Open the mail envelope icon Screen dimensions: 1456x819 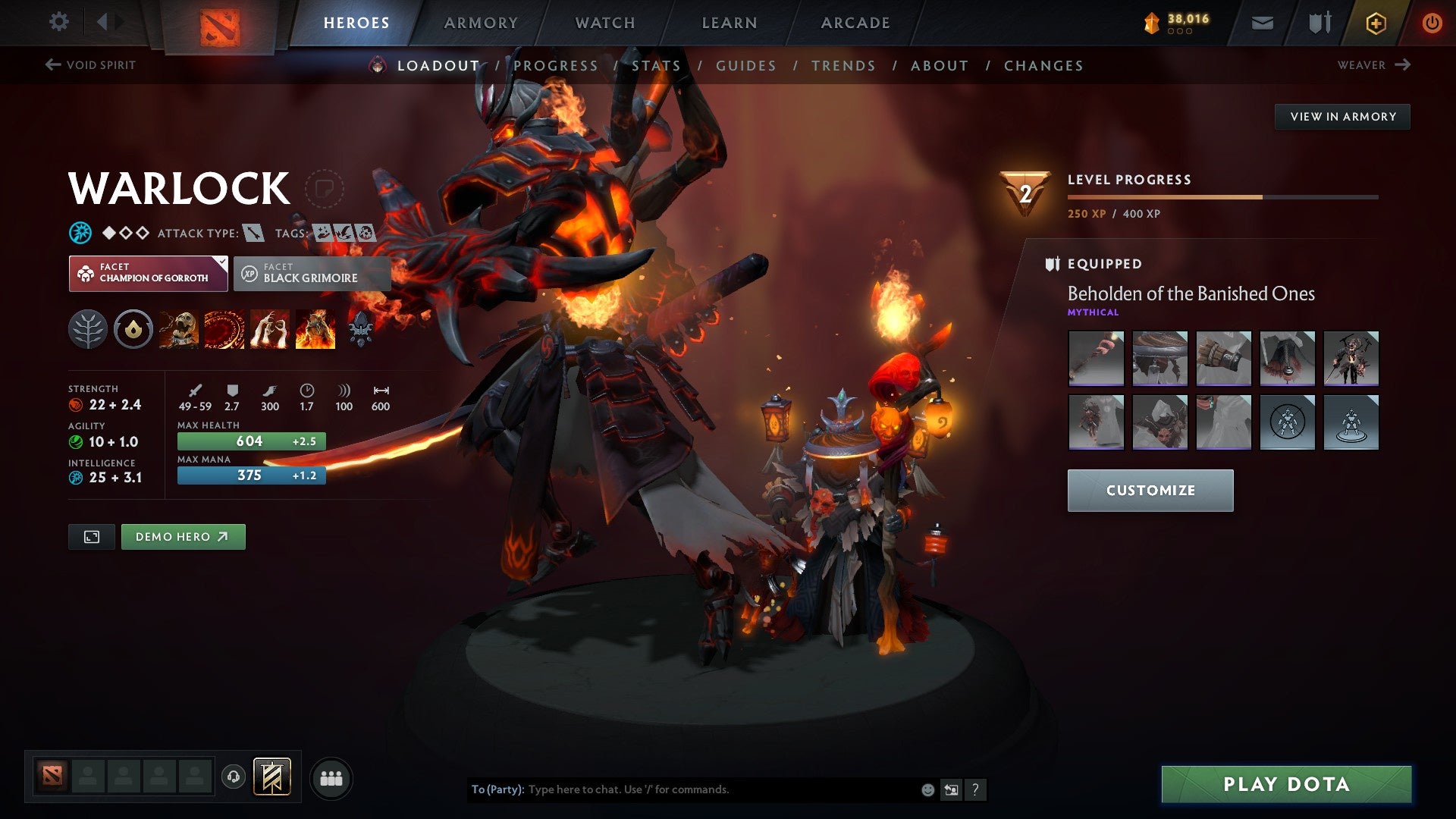point(1263,23)
